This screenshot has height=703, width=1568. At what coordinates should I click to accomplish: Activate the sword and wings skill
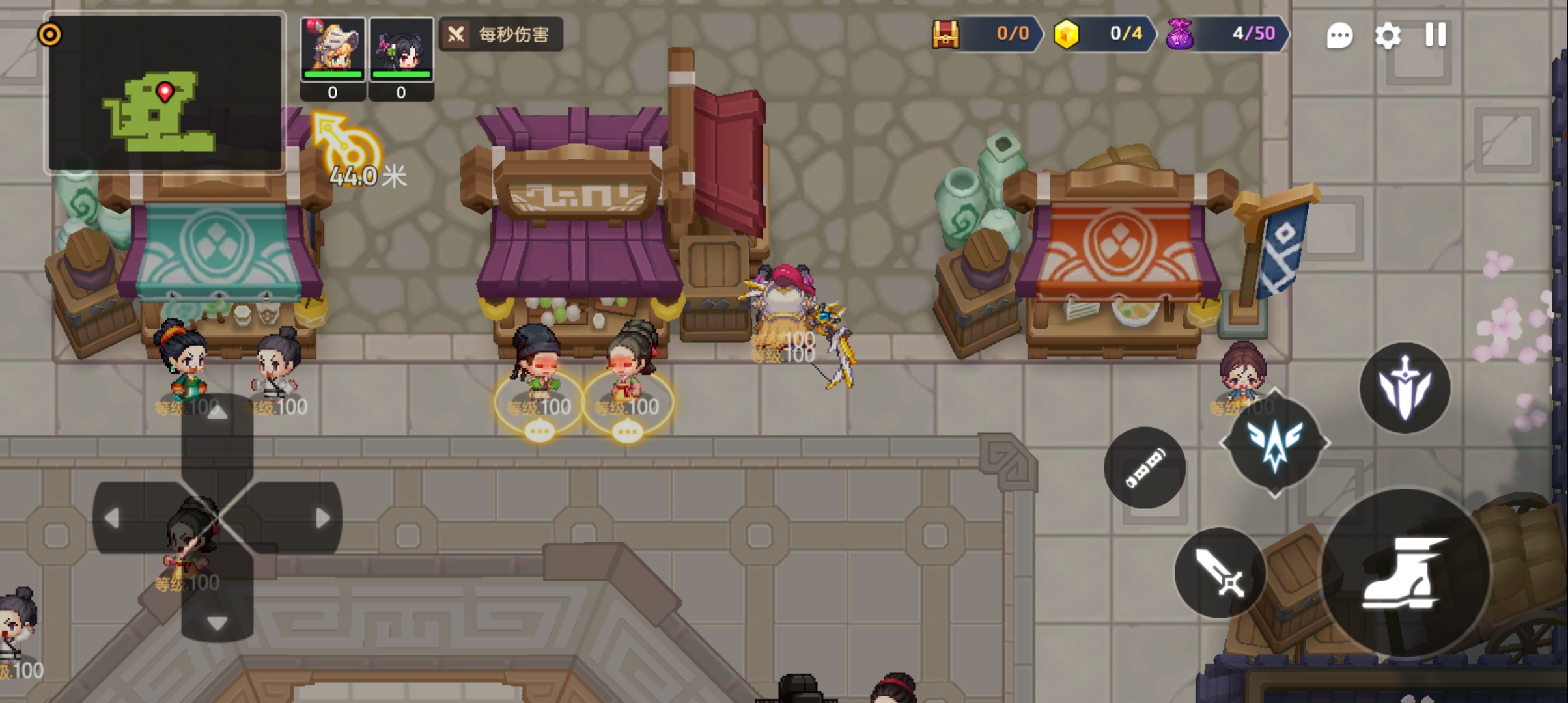point(1405,388)
